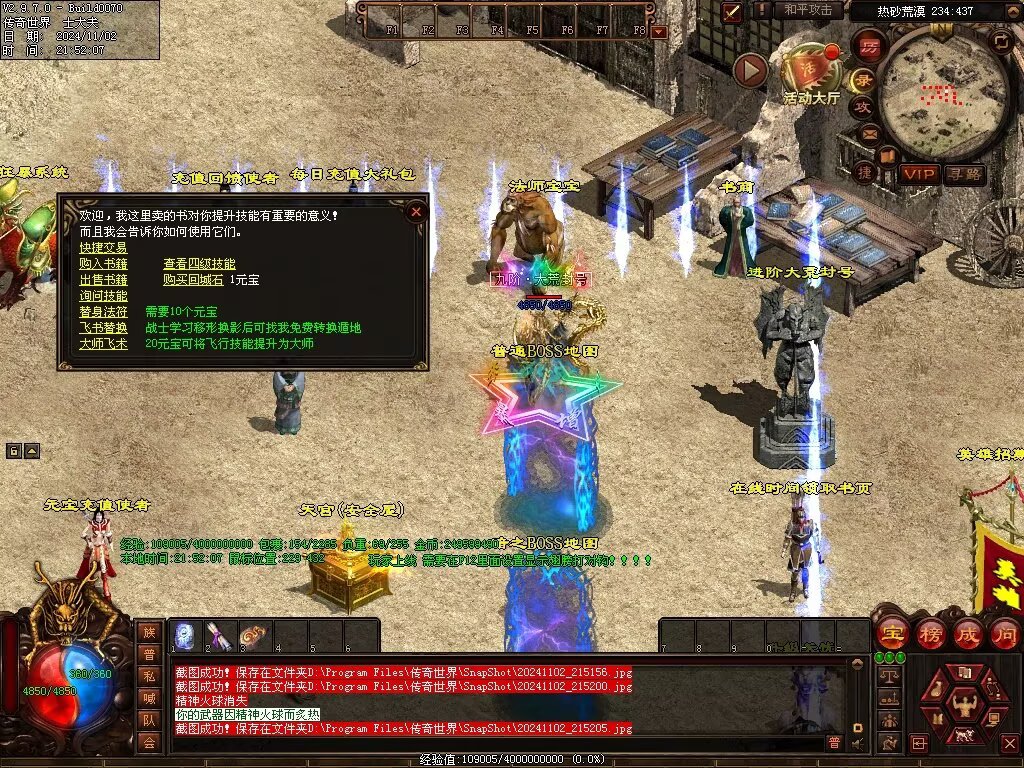The image size is (1024, 768).
Task: Open the 宝 round button
Action: (x=891, y=634)
